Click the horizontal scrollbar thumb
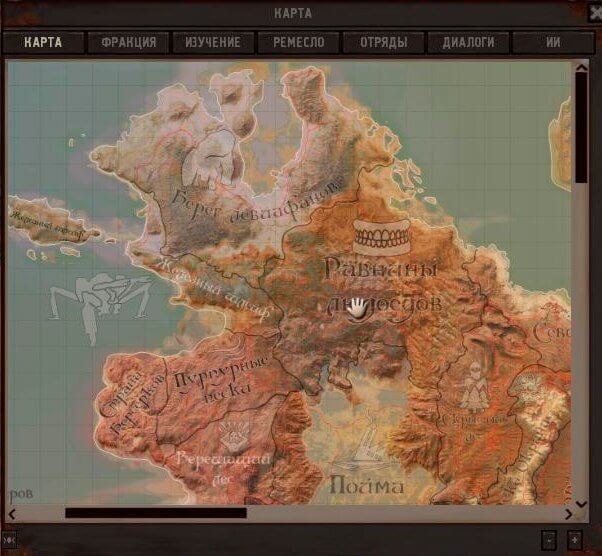602x556 pixels. pos(155,514)
